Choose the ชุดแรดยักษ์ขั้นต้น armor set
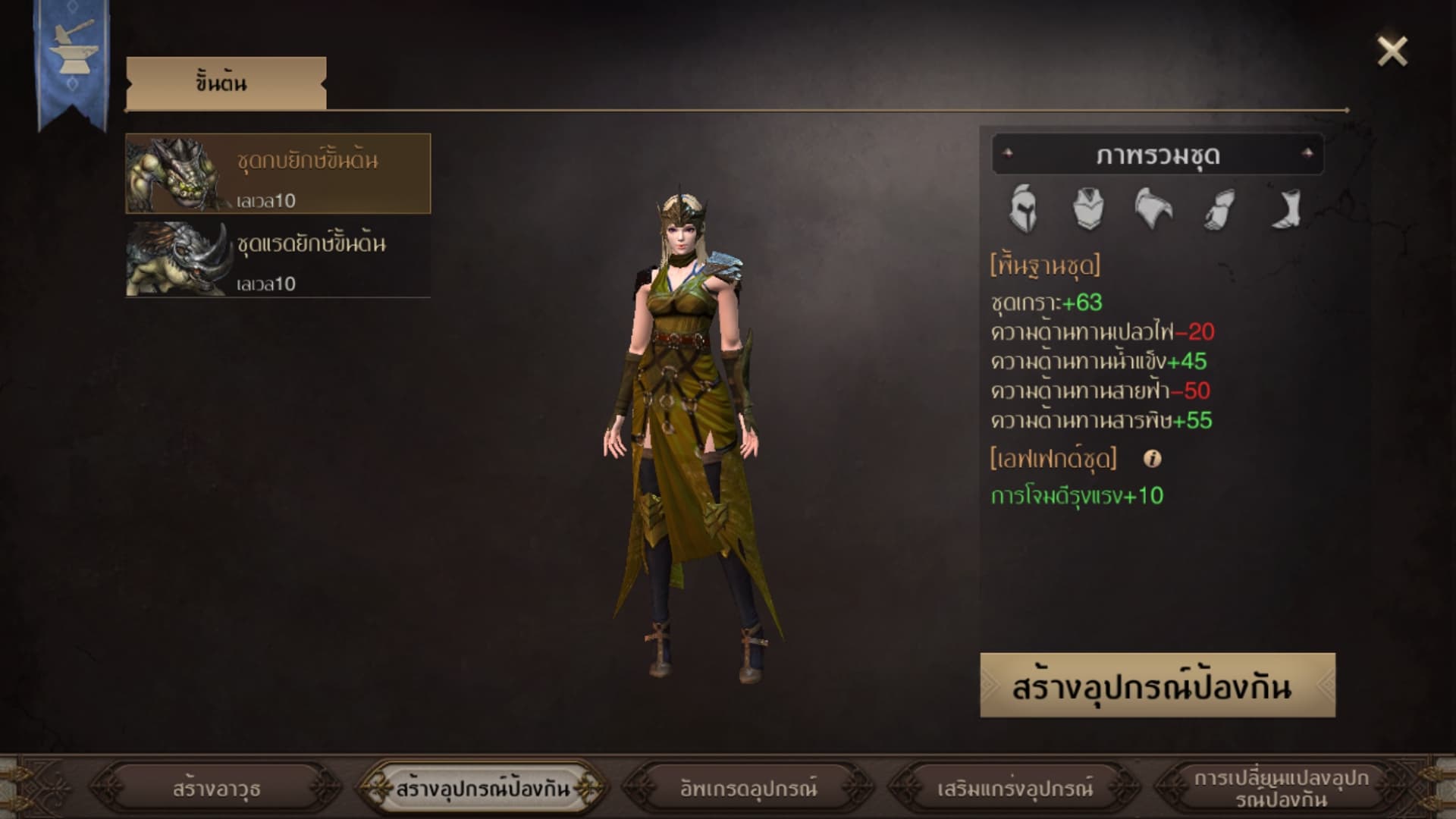Image resolution: width=1456 pixels, height=819 pixels. pyautogui.click(x=278, y=258)
